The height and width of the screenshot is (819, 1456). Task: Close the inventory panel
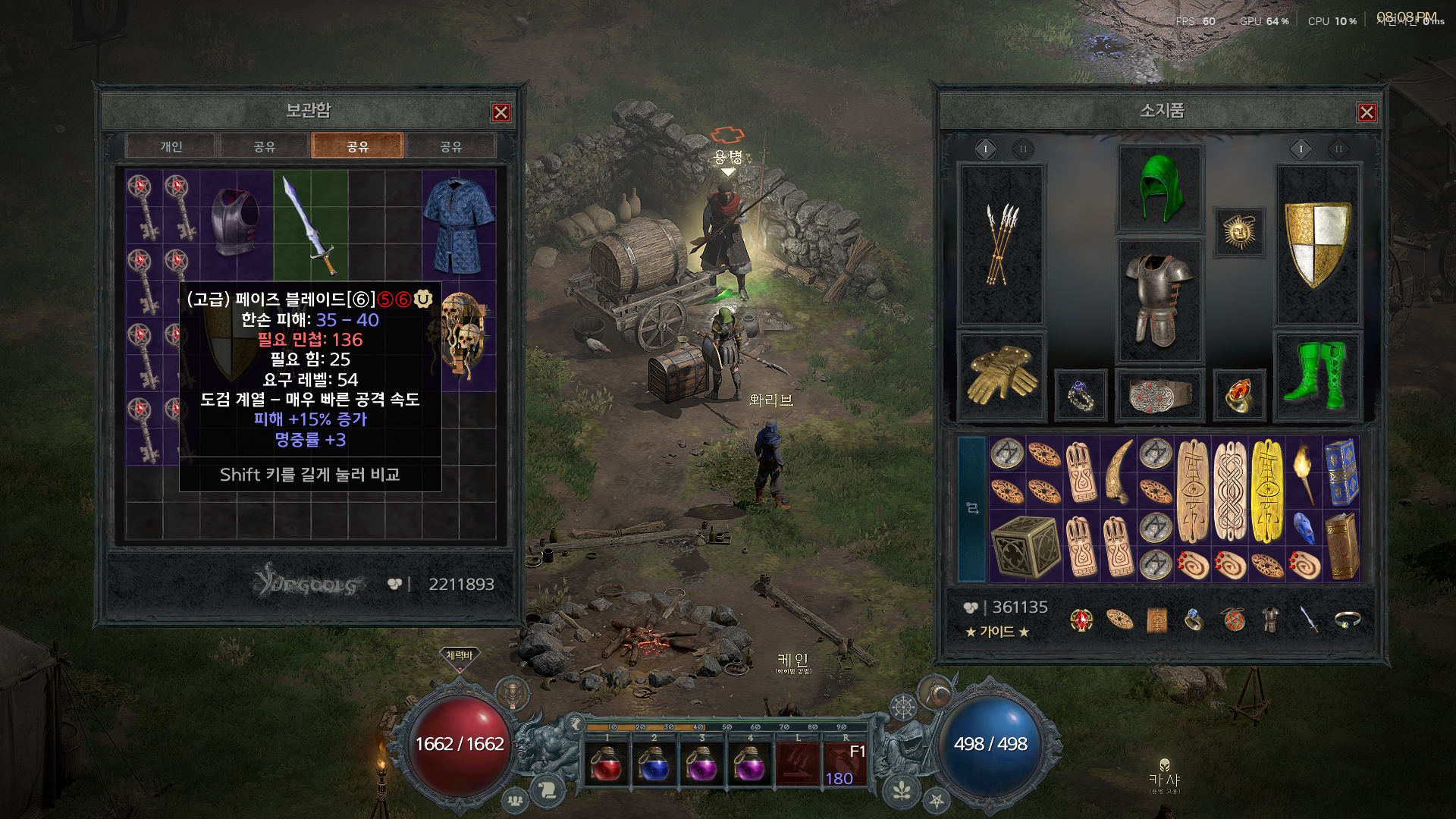click(x=1367, y=113)
